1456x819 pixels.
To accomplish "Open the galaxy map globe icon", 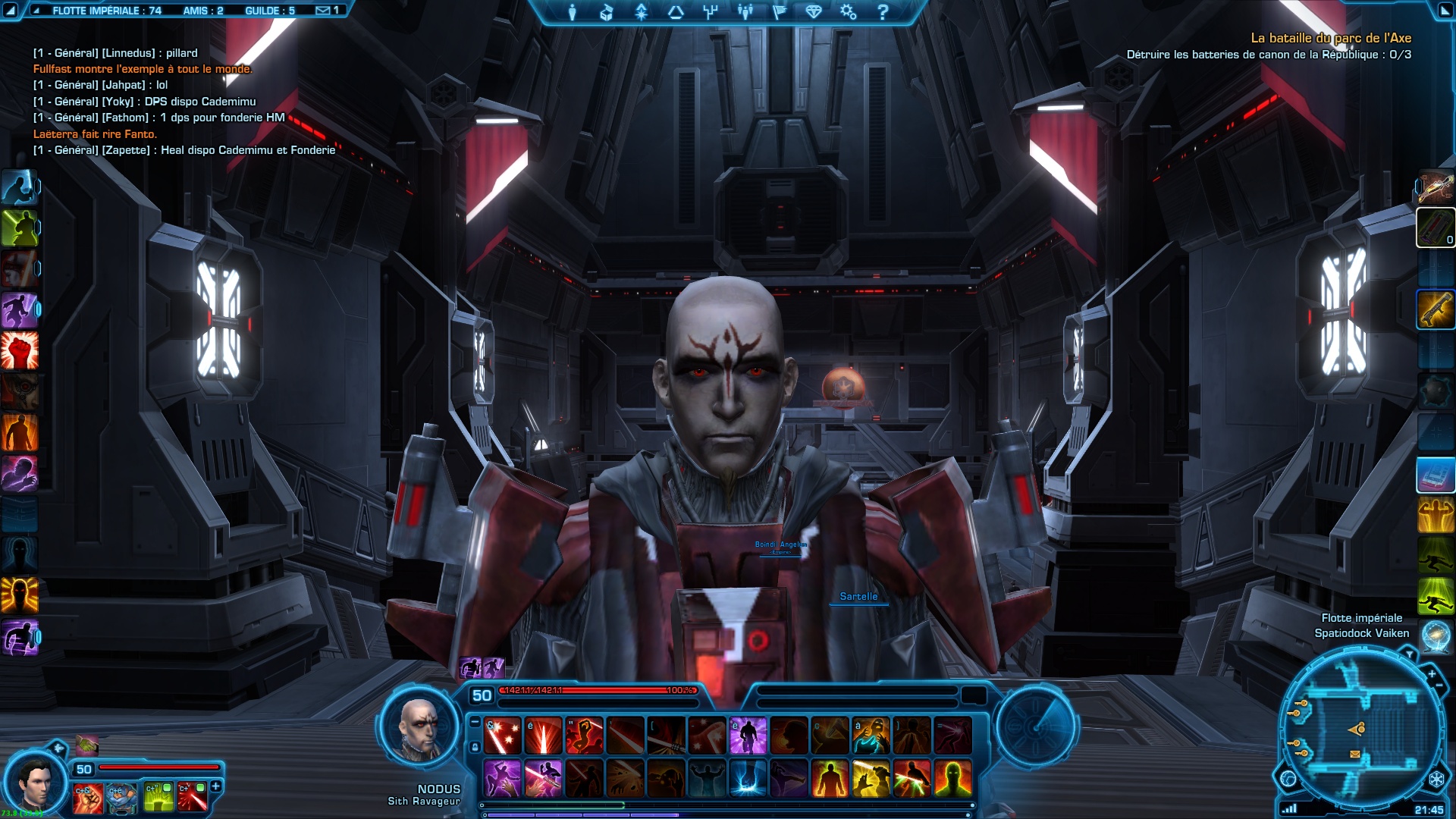I will 1436,637.
